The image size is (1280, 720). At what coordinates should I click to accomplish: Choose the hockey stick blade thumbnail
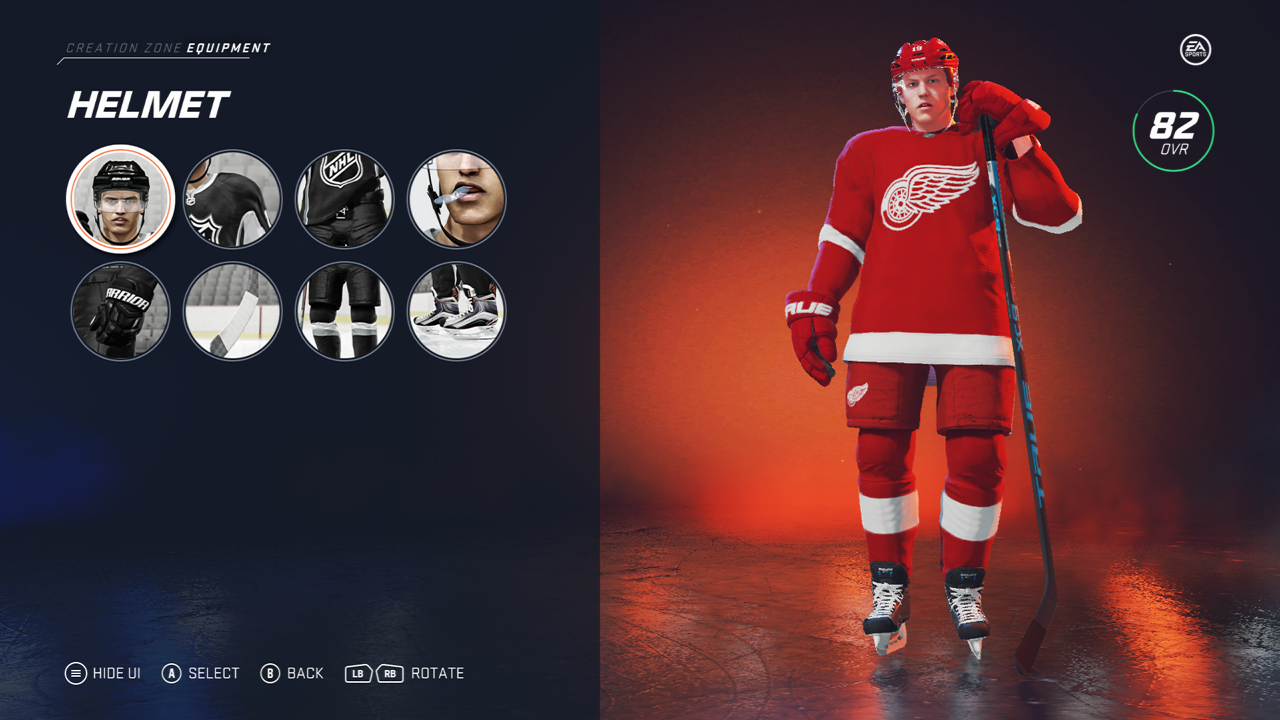(x=233, y=311)
